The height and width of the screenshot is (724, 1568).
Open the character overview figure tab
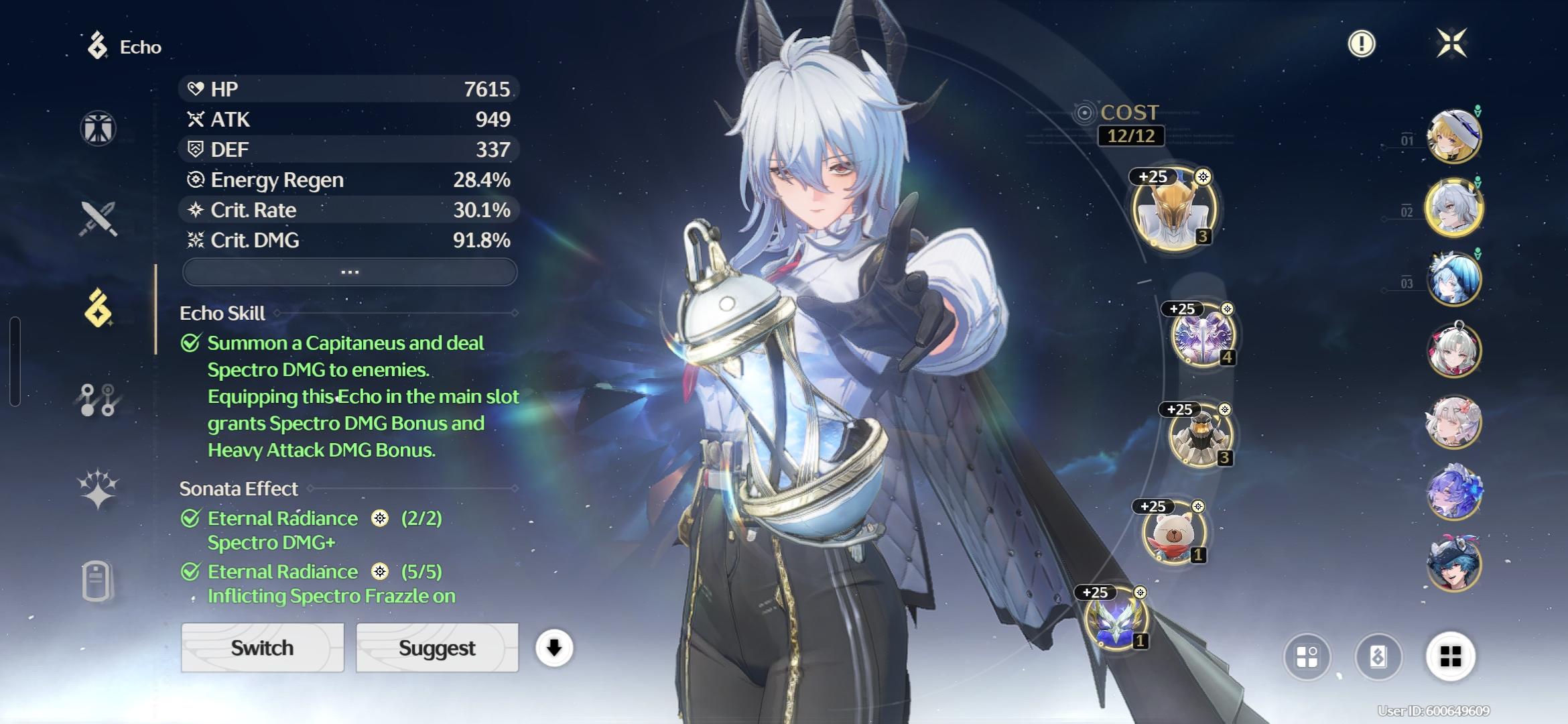point(99,128)
